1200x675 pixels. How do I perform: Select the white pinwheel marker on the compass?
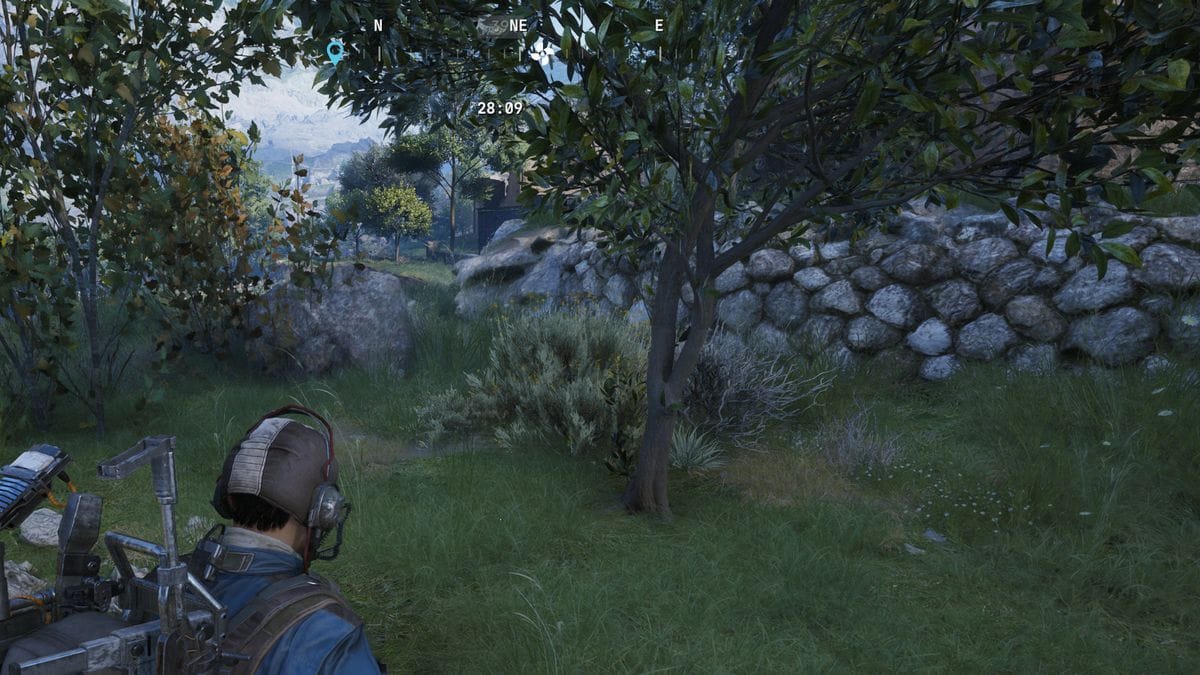[542, 52]
